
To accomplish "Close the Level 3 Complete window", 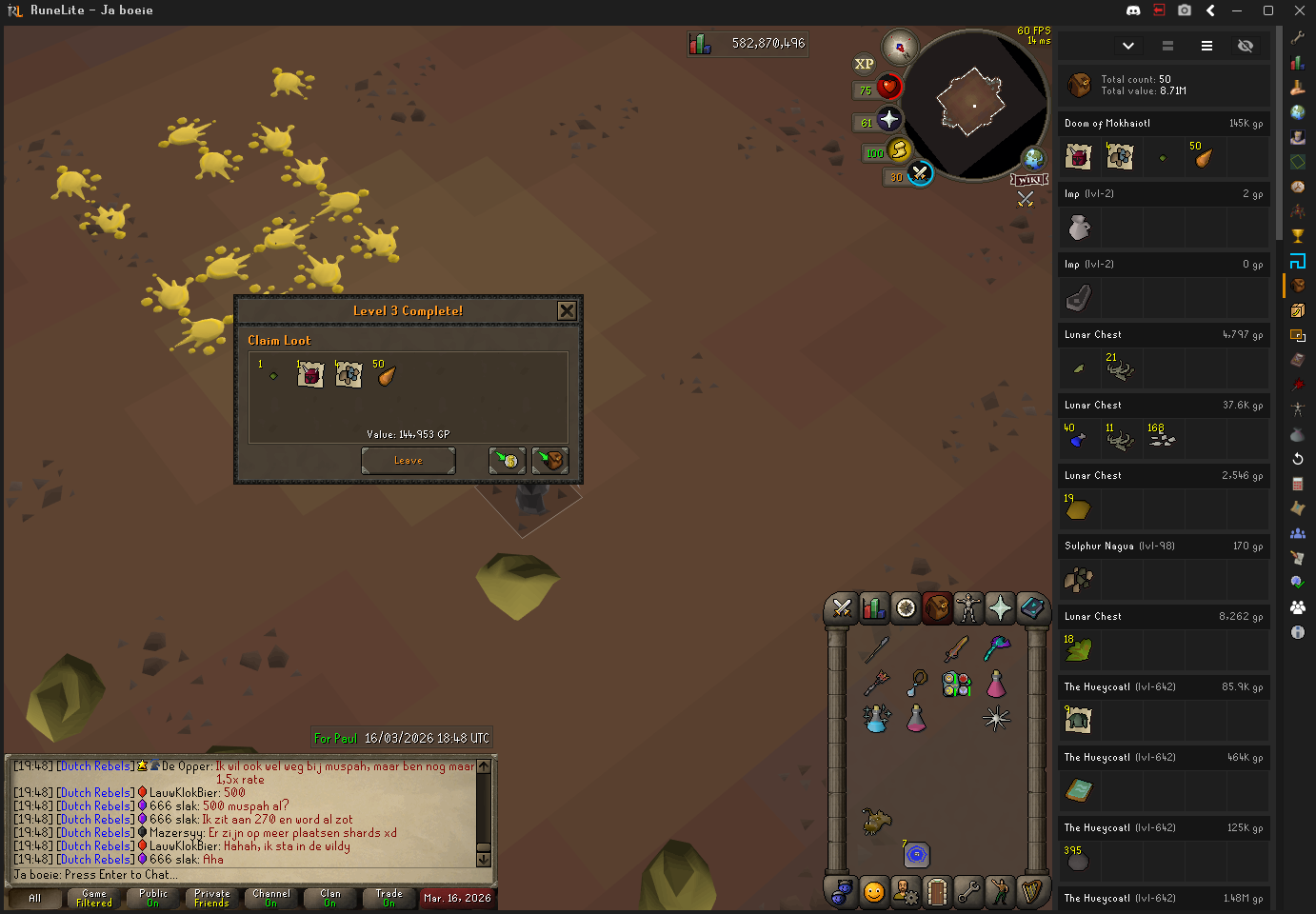I will [x=567, y=311].
